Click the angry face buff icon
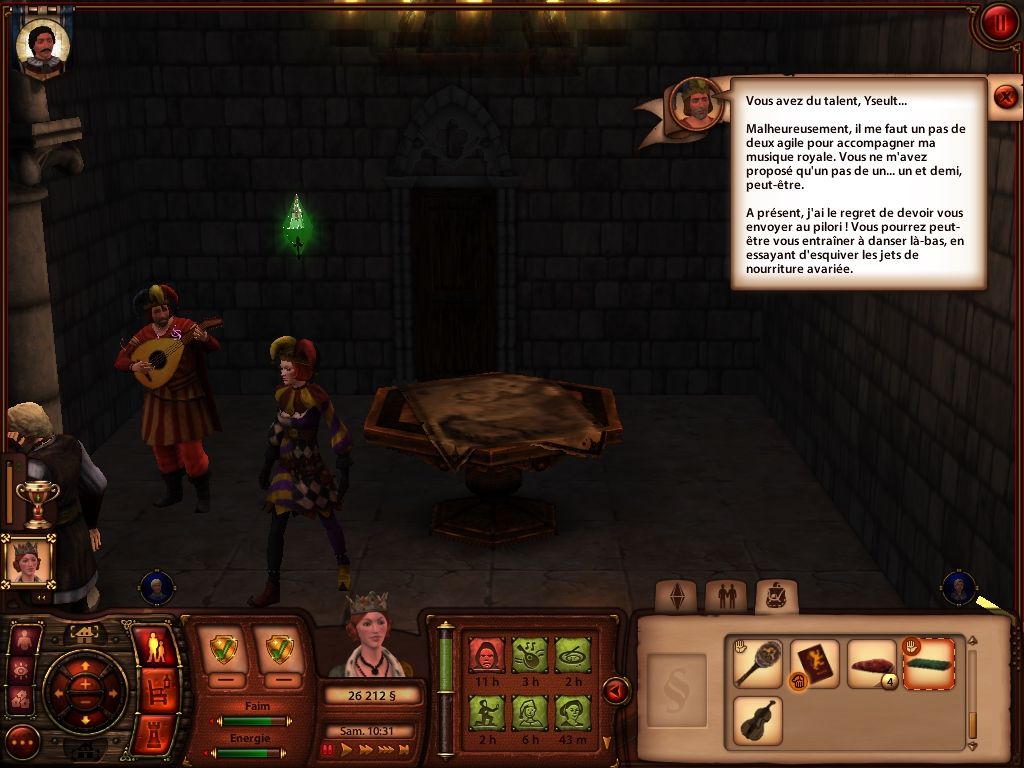1024x768 pixels. point(486,655)
